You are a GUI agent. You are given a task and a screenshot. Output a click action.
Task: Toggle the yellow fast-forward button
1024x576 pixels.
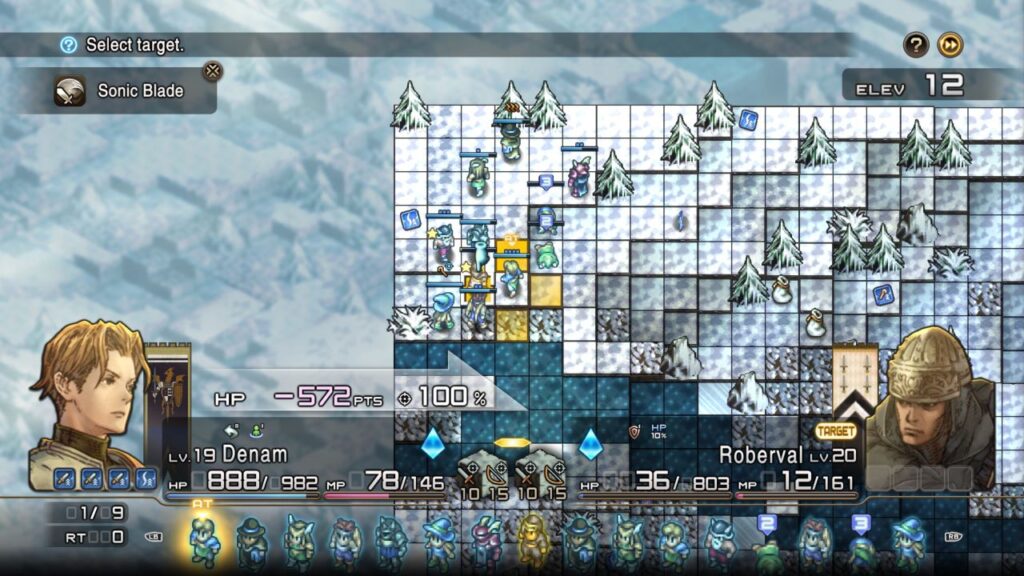coord(950,45)
